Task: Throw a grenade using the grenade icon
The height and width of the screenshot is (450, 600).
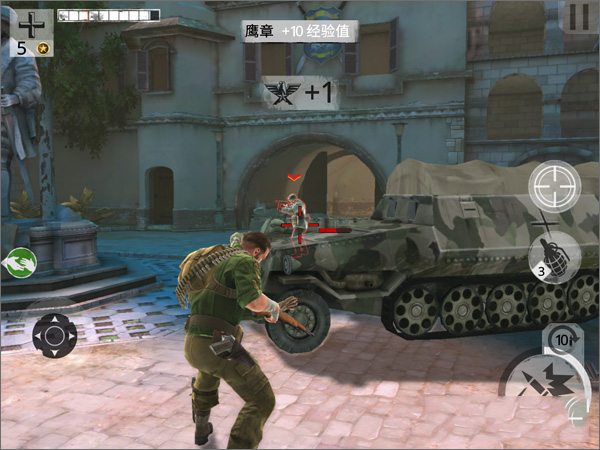Action: (x=553, y=256)
